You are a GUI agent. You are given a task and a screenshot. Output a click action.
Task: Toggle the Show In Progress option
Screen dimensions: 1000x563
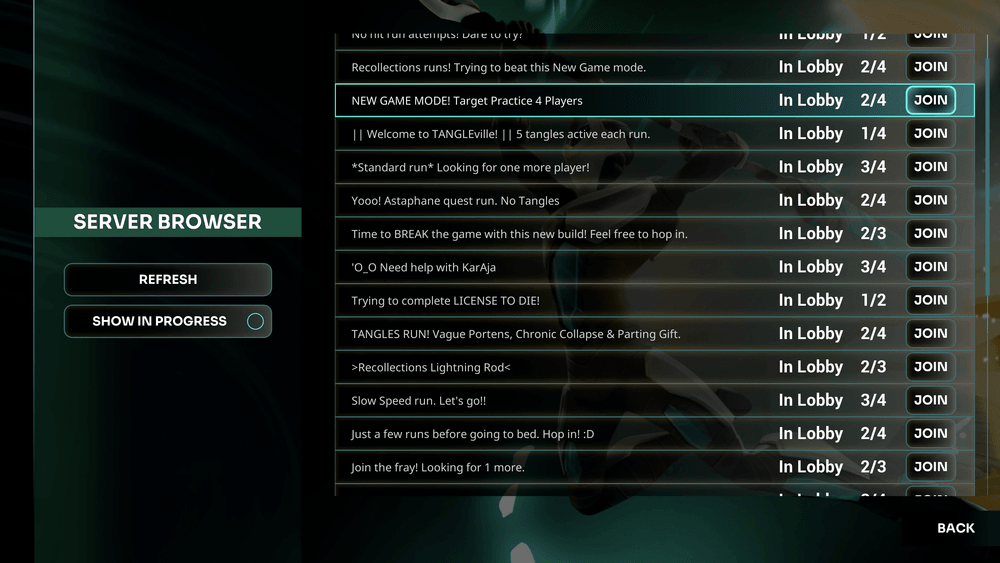pyautogui.click(x=168, y=322)
